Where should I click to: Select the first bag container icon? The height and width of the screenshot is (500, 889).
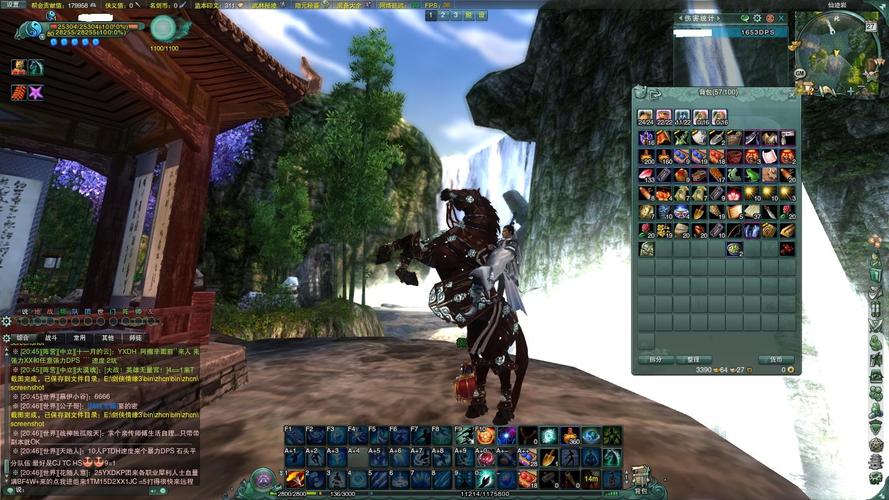(x=645, y=116)
